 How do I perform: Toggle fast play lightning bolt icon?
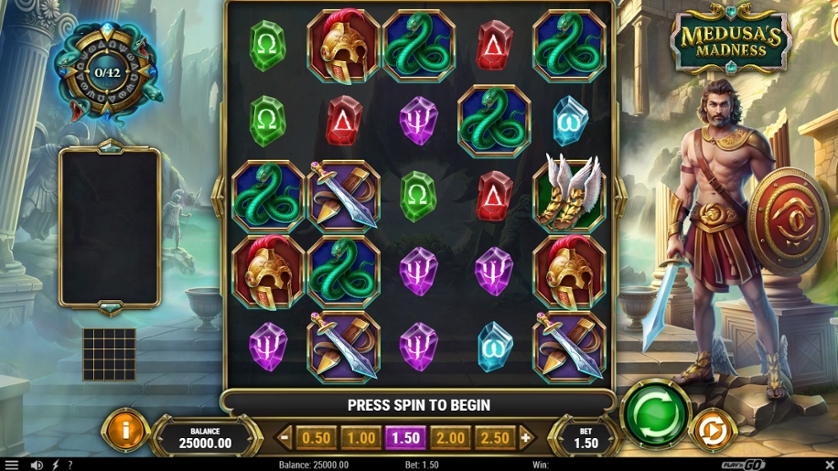pos(54,465)
